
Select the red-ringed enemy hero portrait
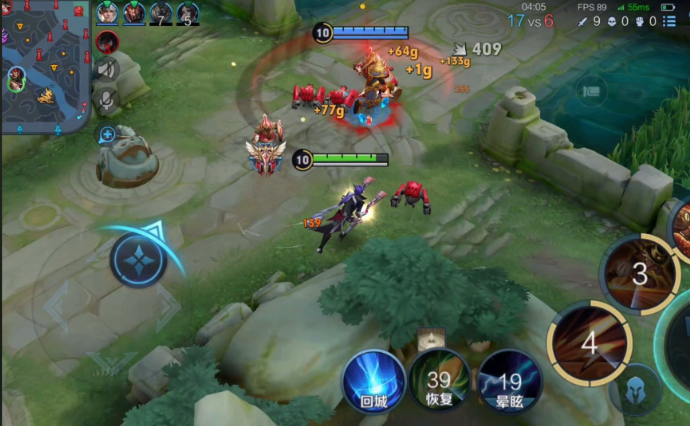[107, 42]
